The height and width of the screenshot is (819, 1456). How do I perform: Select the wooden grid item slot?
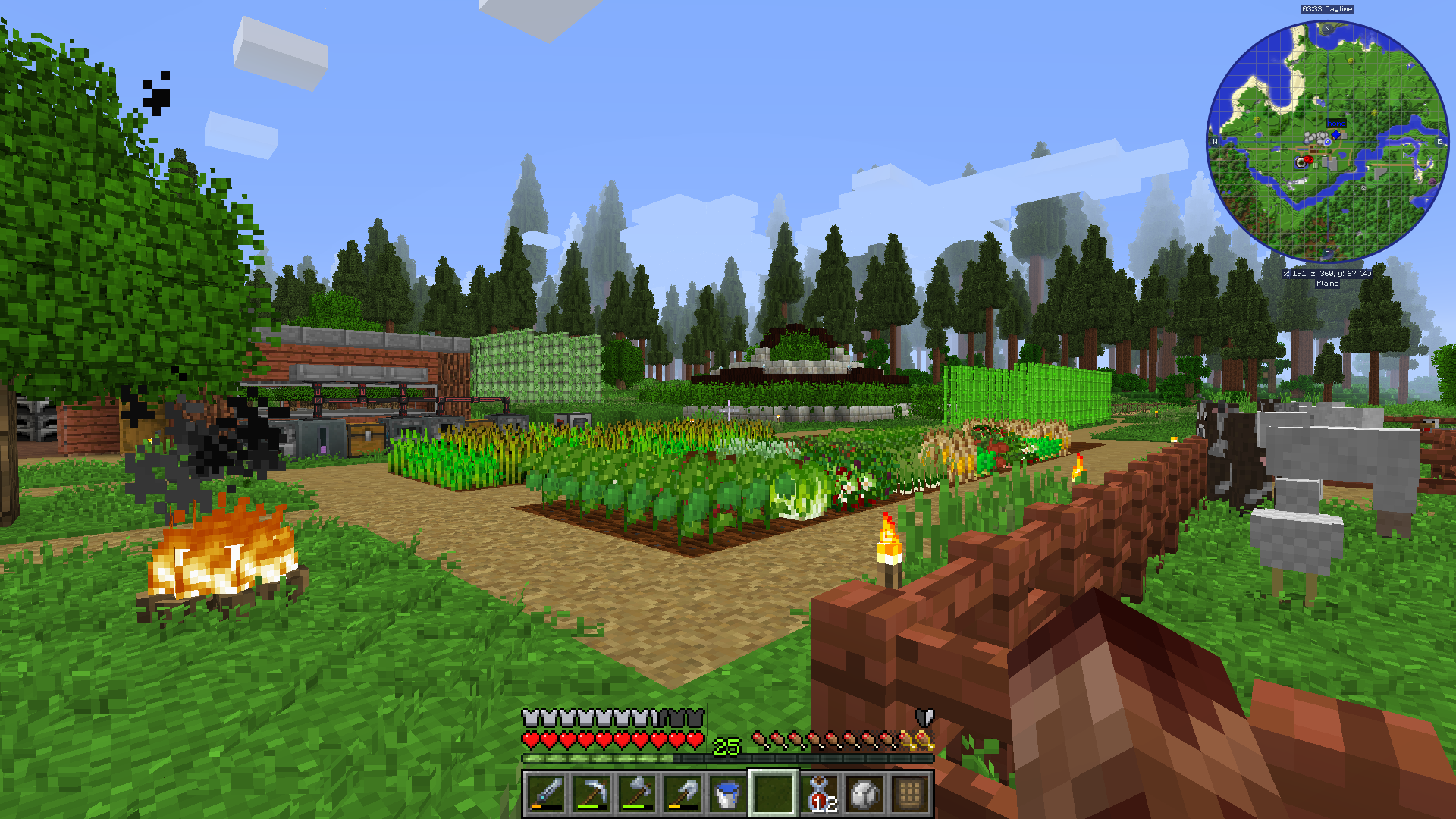pyautogui.click(x=910, y=794)
